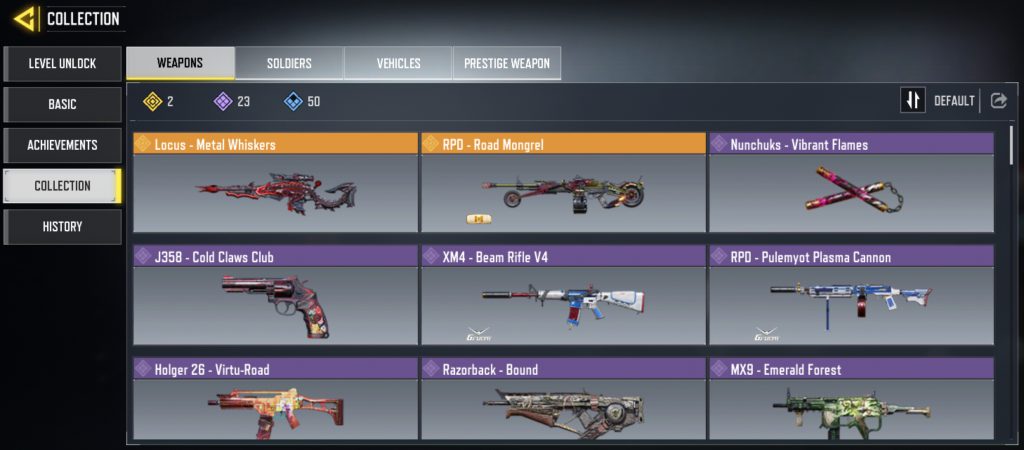This screenshot has height=450, width=1024.
Task: Filter by epic purple rarity count
Action: 232,101
